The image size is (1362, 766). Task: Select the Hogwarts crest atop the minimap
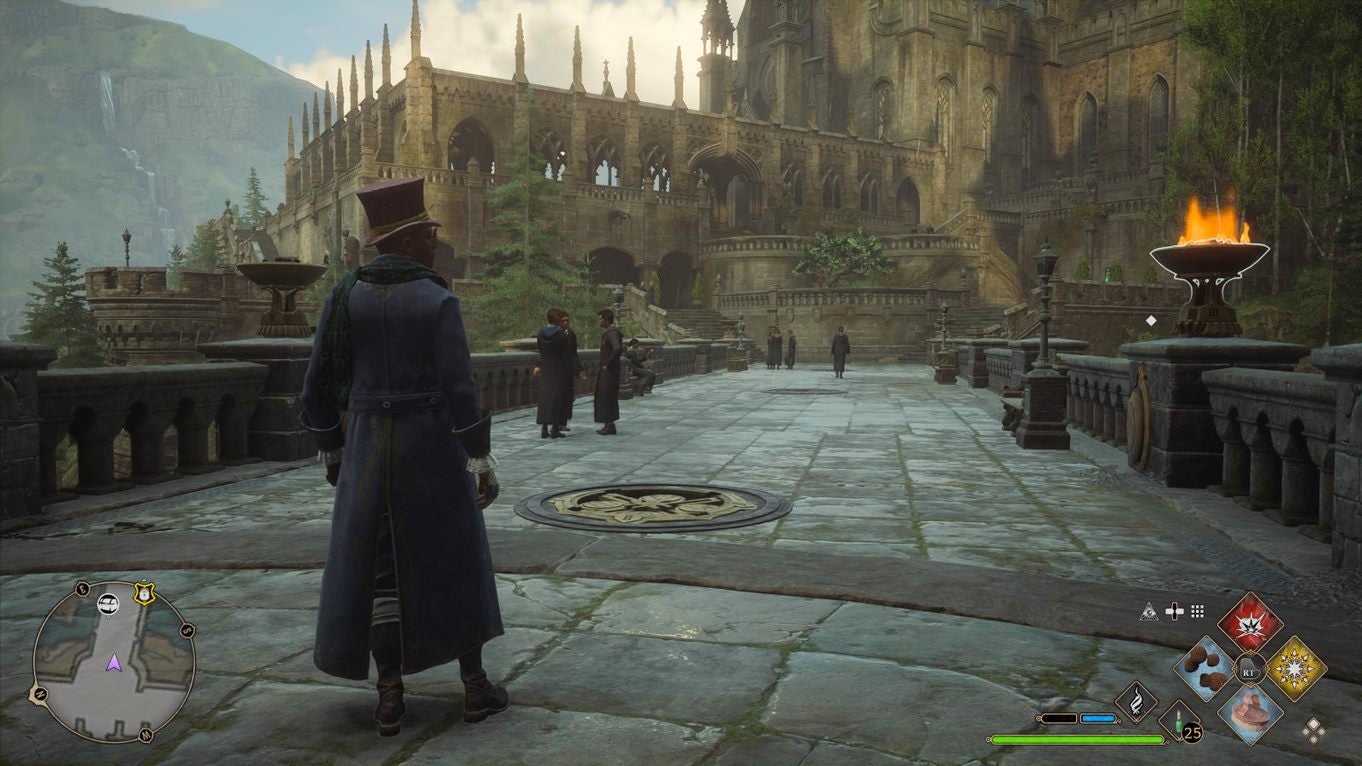coord(144,594)
